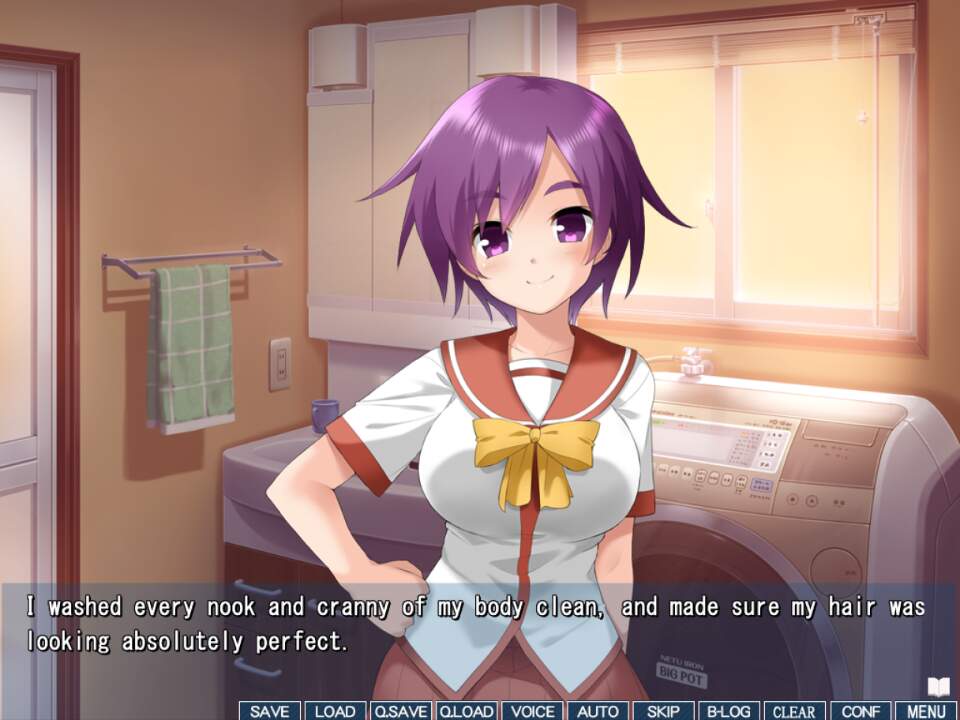Image resolution: width=960 pixels, height=720 pixels.
Task: Show the backlog with B-LOG
Action: (x=729, y=711)
